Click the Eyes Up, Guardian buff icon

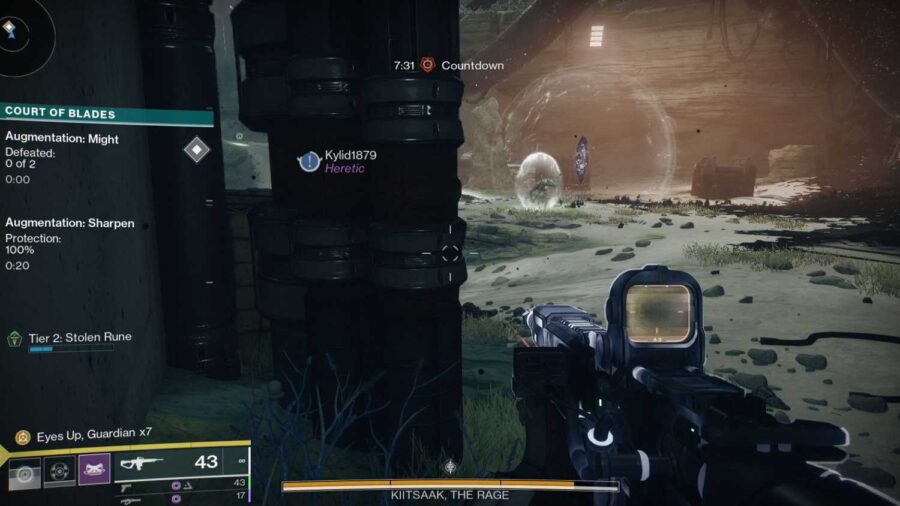(22, 437)
